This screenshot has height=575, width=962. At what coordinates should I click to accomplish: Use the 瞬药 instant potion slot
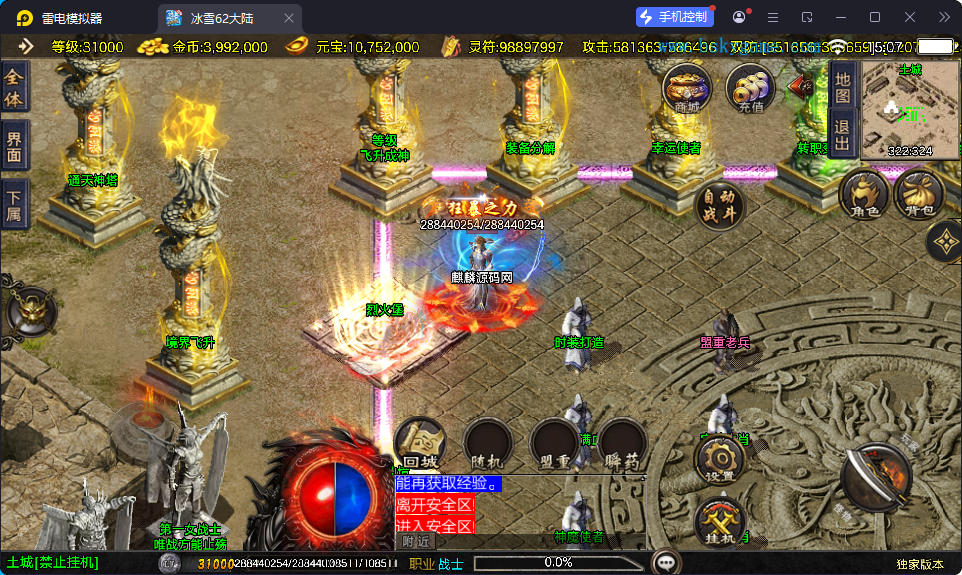click(x=622, y=443)
